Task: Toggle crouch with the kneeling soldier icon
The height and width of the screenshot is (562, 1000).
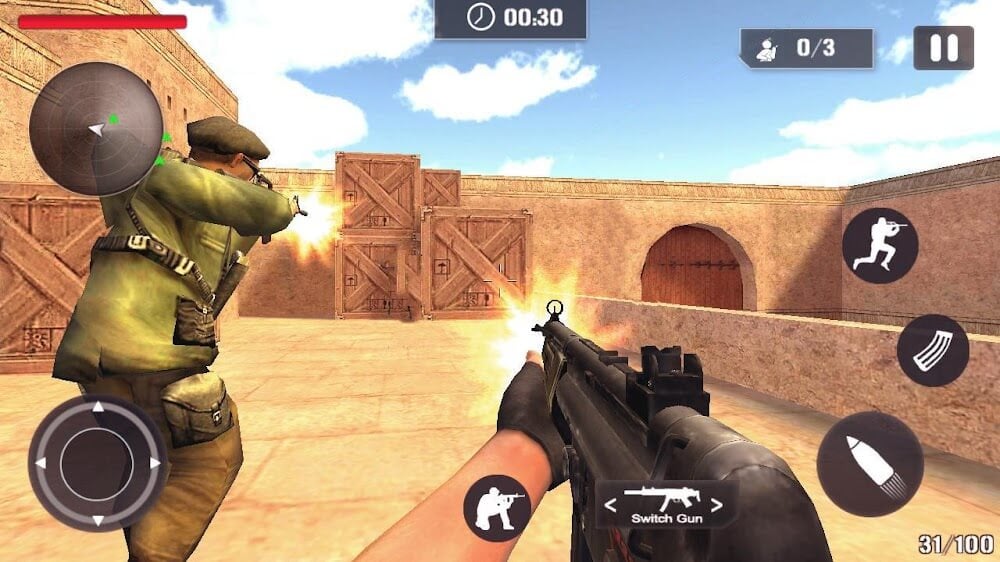Action: coord(497,508)
